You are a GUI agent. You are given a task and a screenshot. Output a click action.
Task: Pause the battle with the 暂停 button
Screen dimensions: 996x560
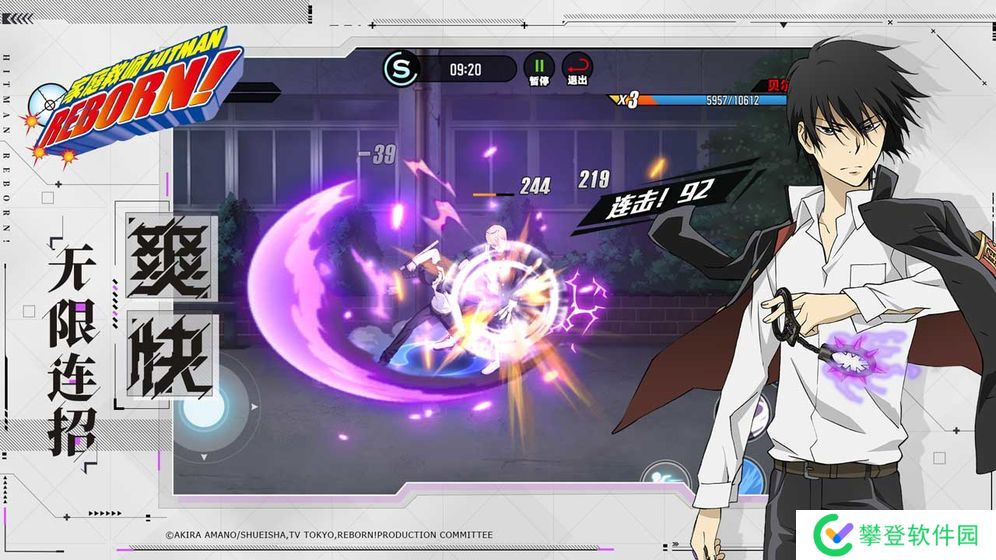pos(539,66)
